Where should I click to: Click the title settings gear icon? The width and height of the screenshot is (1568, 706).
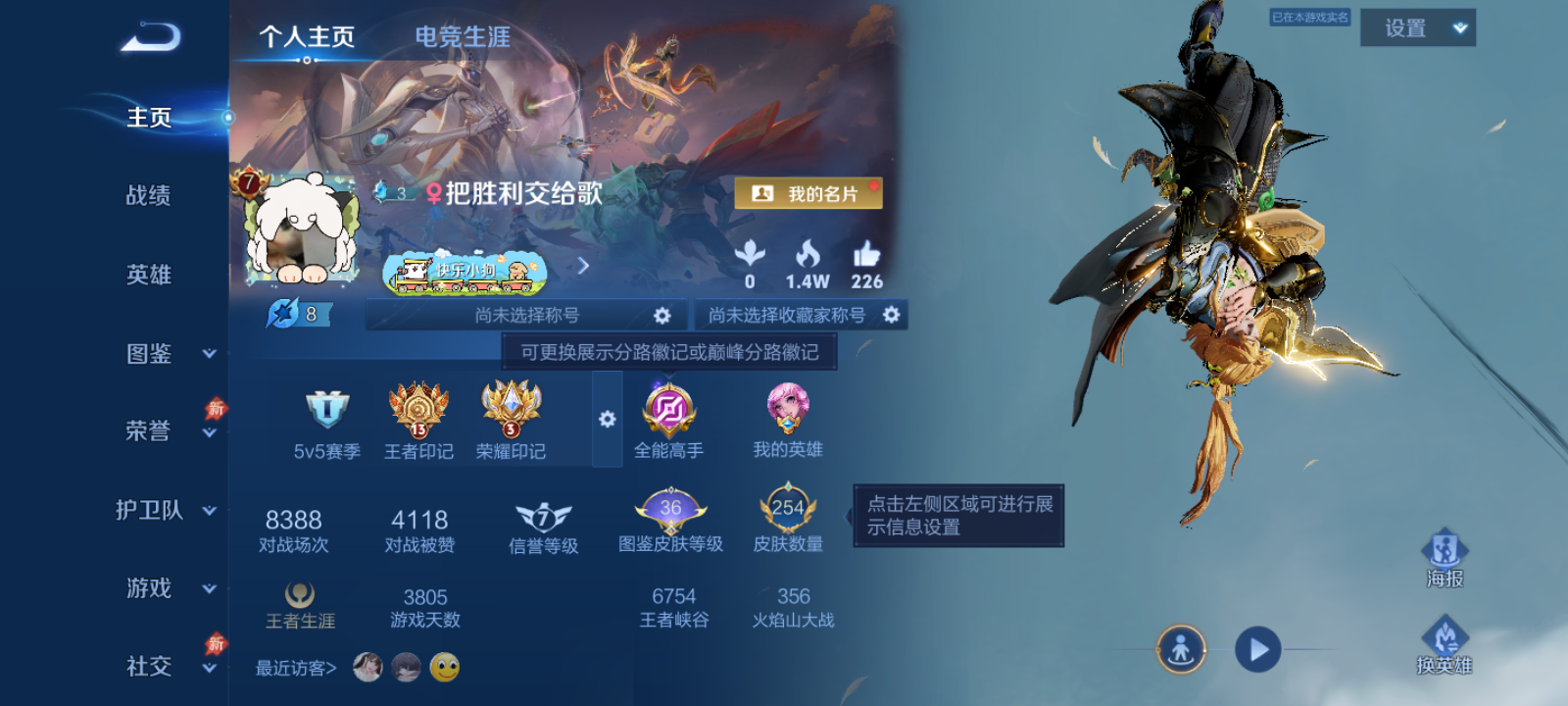pyautogui.click(x=662, y=316)
